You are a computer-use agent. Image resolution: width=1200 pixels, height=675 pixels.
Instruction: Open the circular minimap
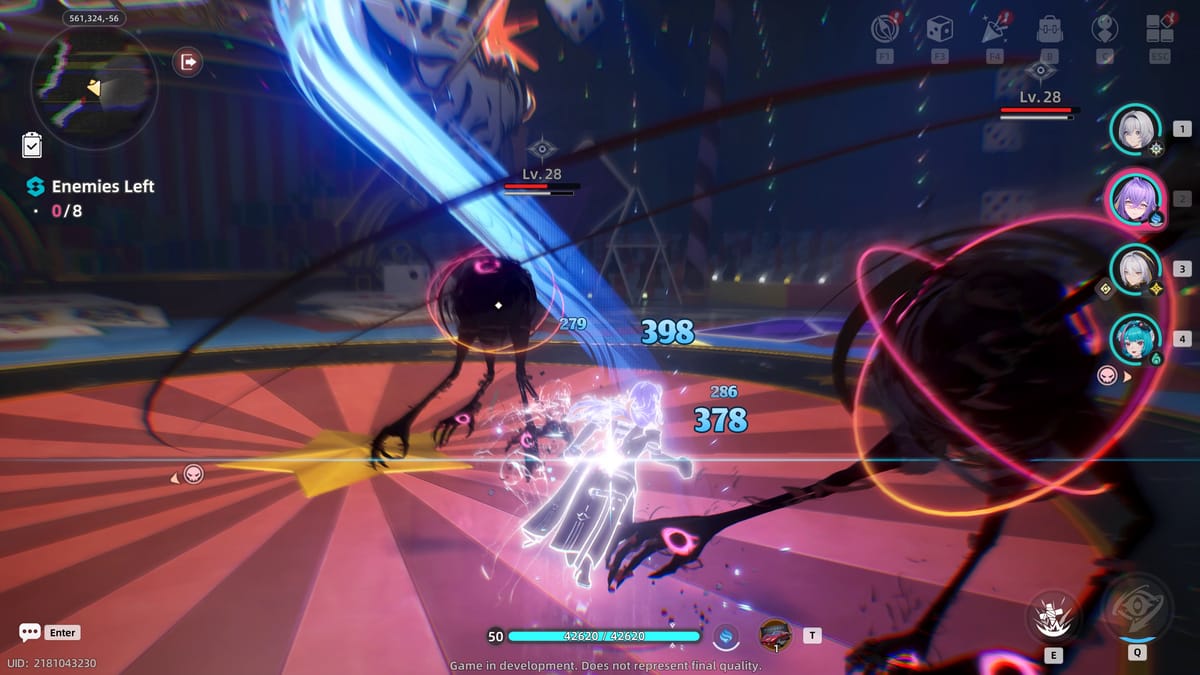tap(94, 85)
